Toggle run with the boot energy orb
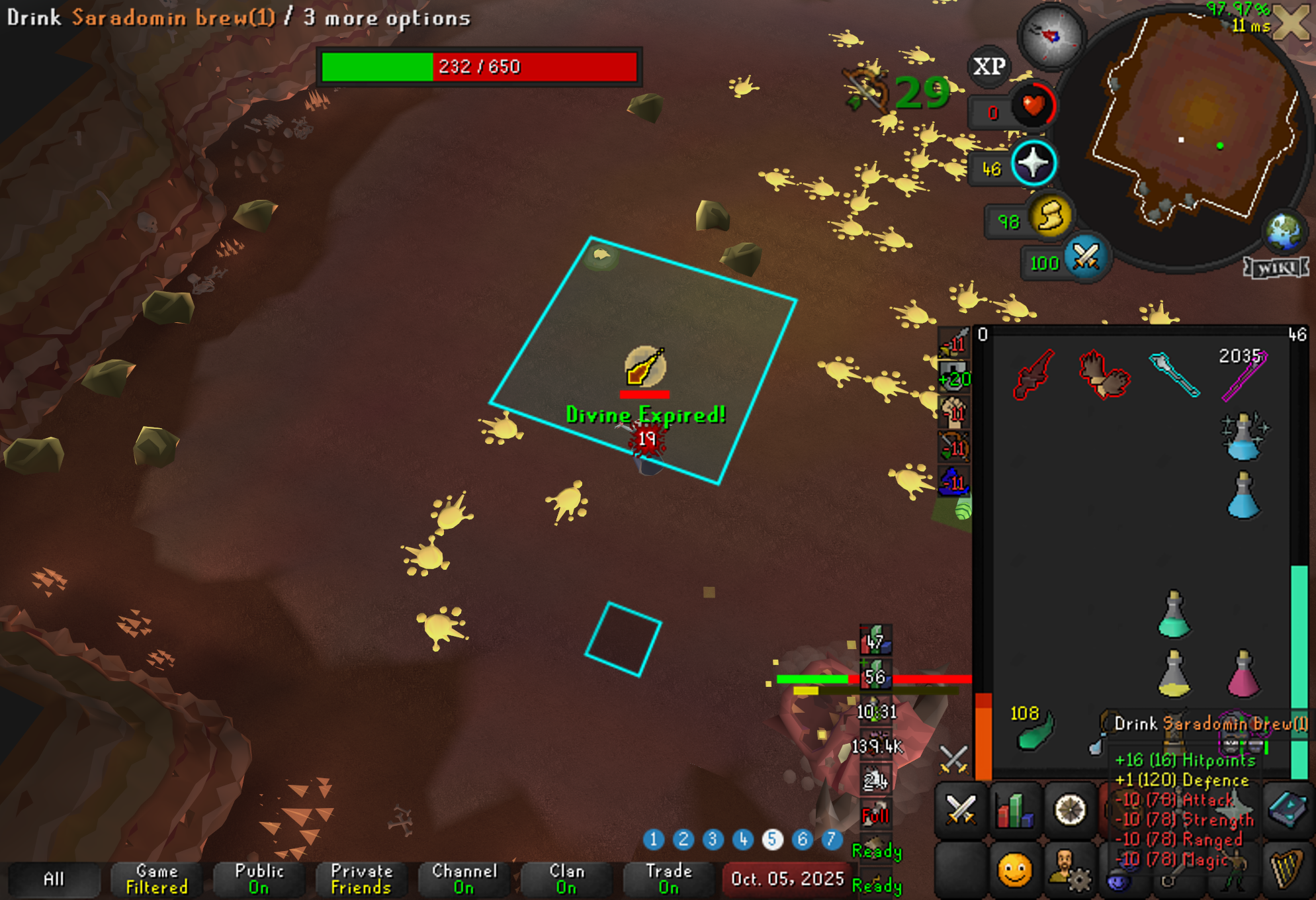 (x=1050, y=216)
